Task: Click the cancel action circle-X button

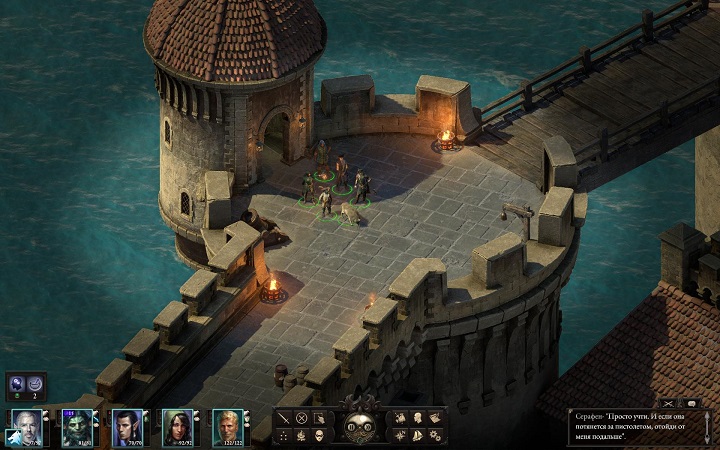Action: click(x=301, y=418)
